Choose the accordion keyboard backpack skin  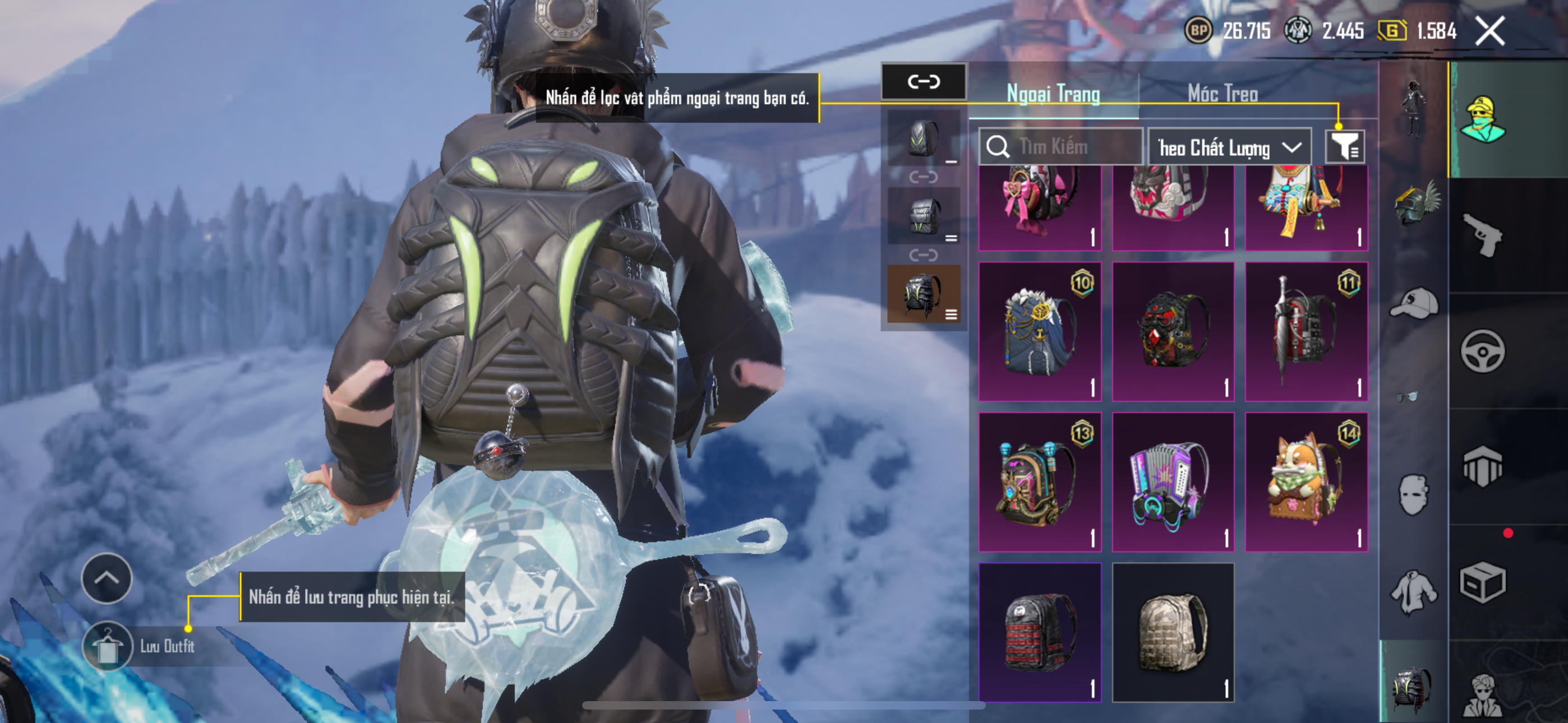click(x=1172, y=482)
